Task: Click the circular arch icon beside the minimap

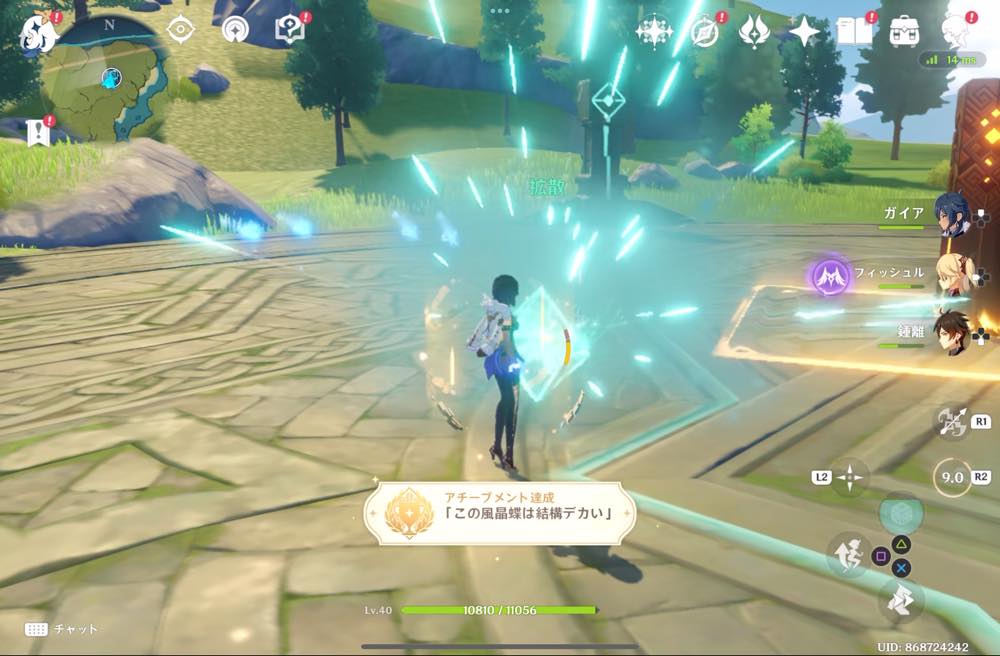Action: coord(235,30)
